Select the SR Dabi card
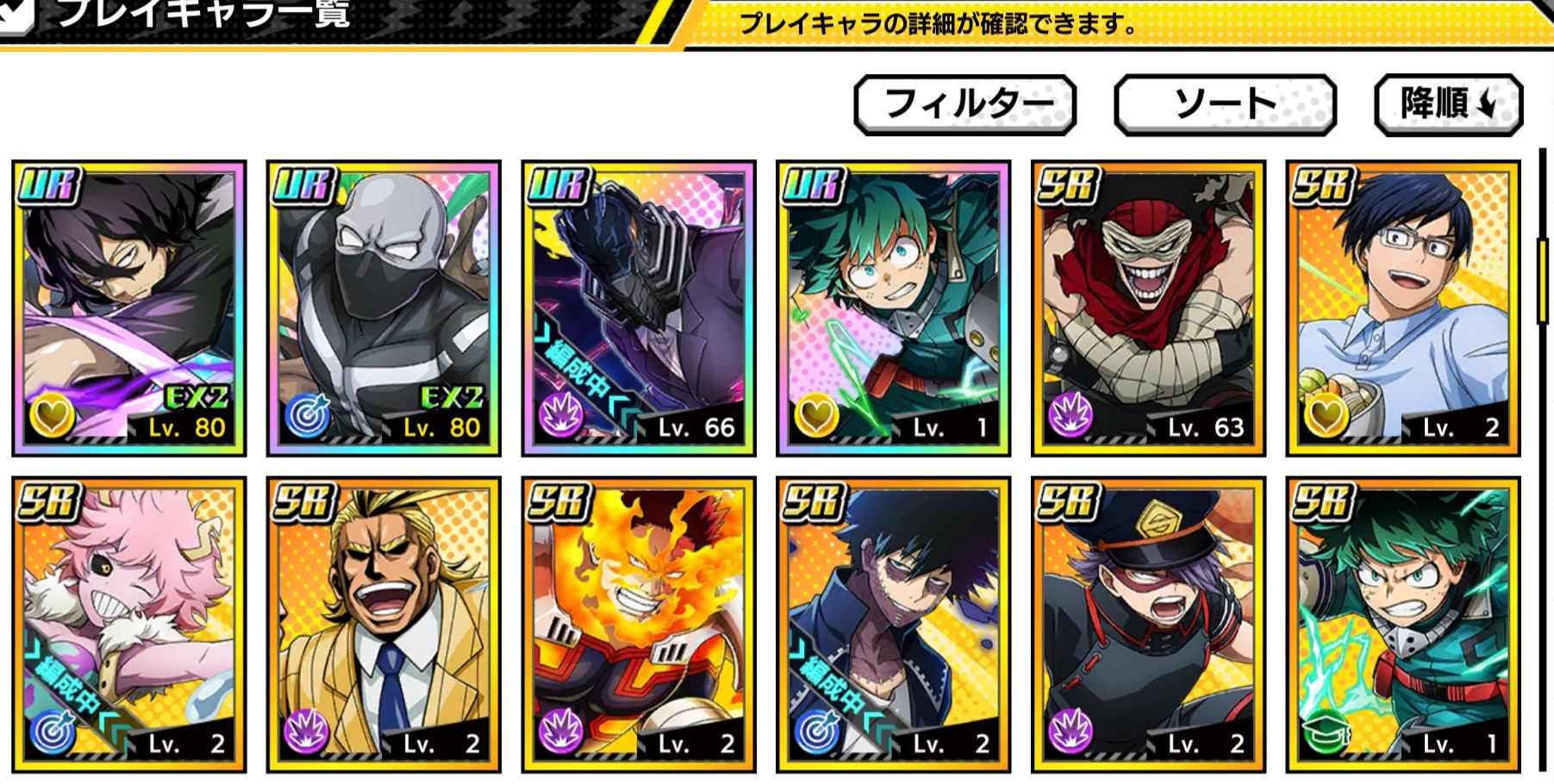This screenshot has width=1554, height=784. [894, 624]
